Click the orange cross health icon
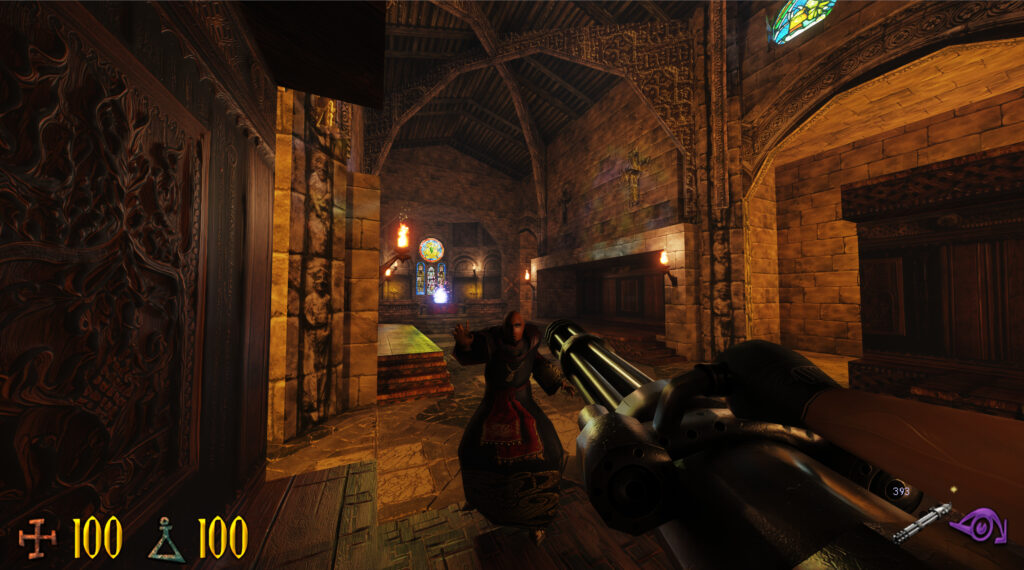Screen dimensions: 1024x570 point(38,538)
